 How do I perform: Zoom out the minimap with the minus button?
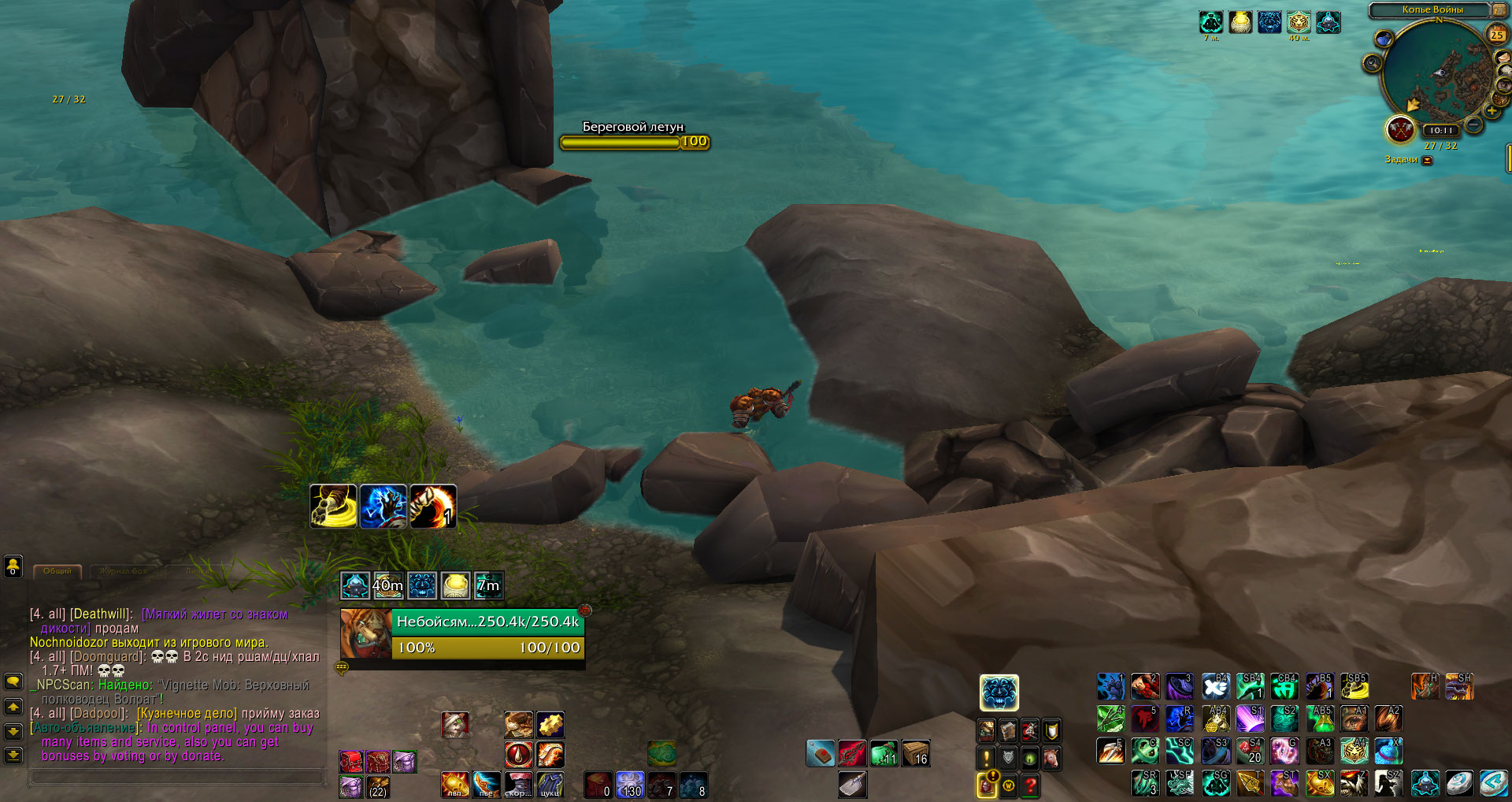pos(1473,124)
